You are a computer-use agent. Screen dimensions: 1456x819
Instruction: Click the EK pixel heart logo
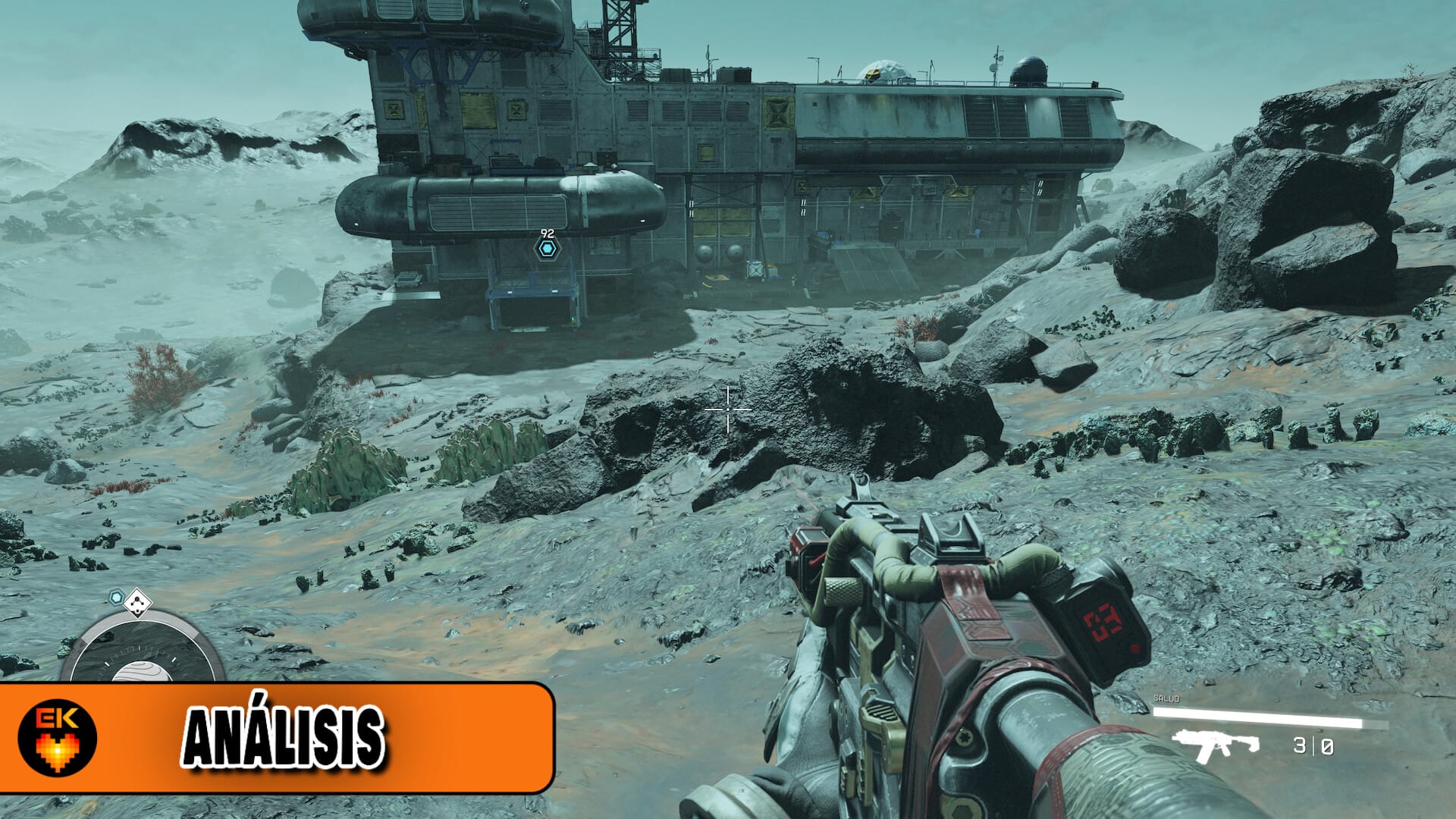click(x=58, y=737)
